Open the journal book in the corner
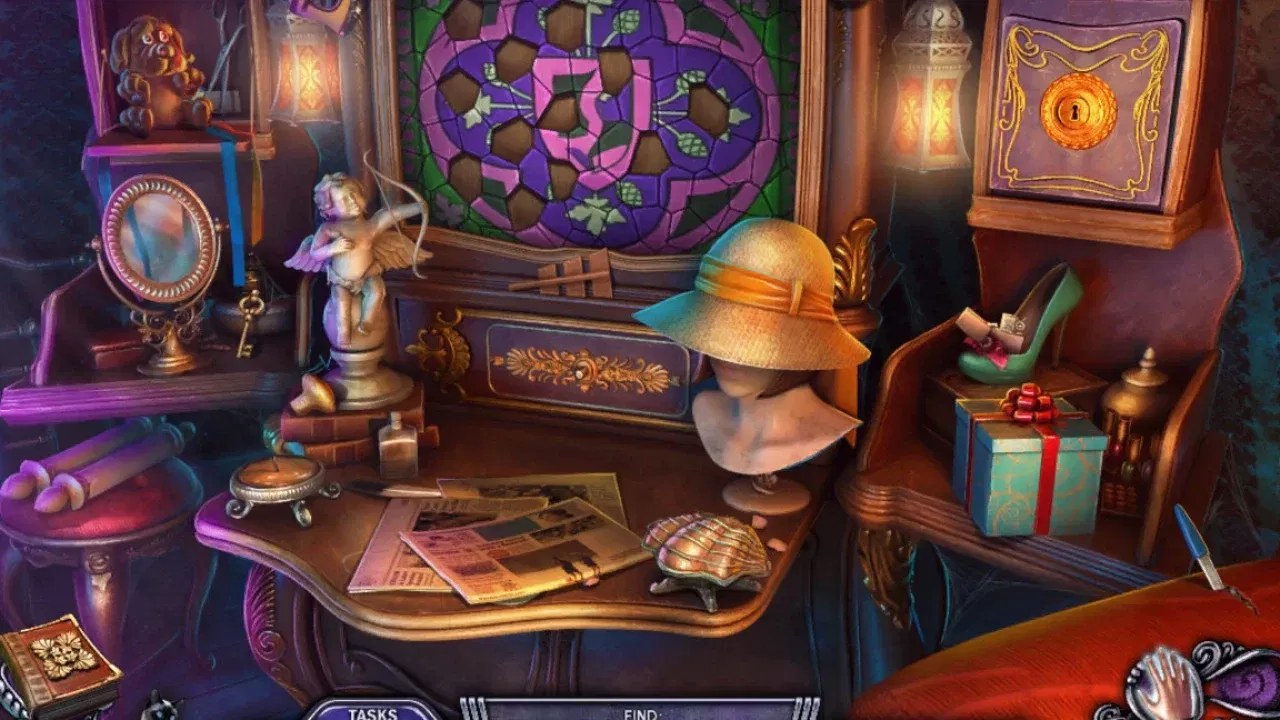The image size is (1280, 720). pos(60,655)
